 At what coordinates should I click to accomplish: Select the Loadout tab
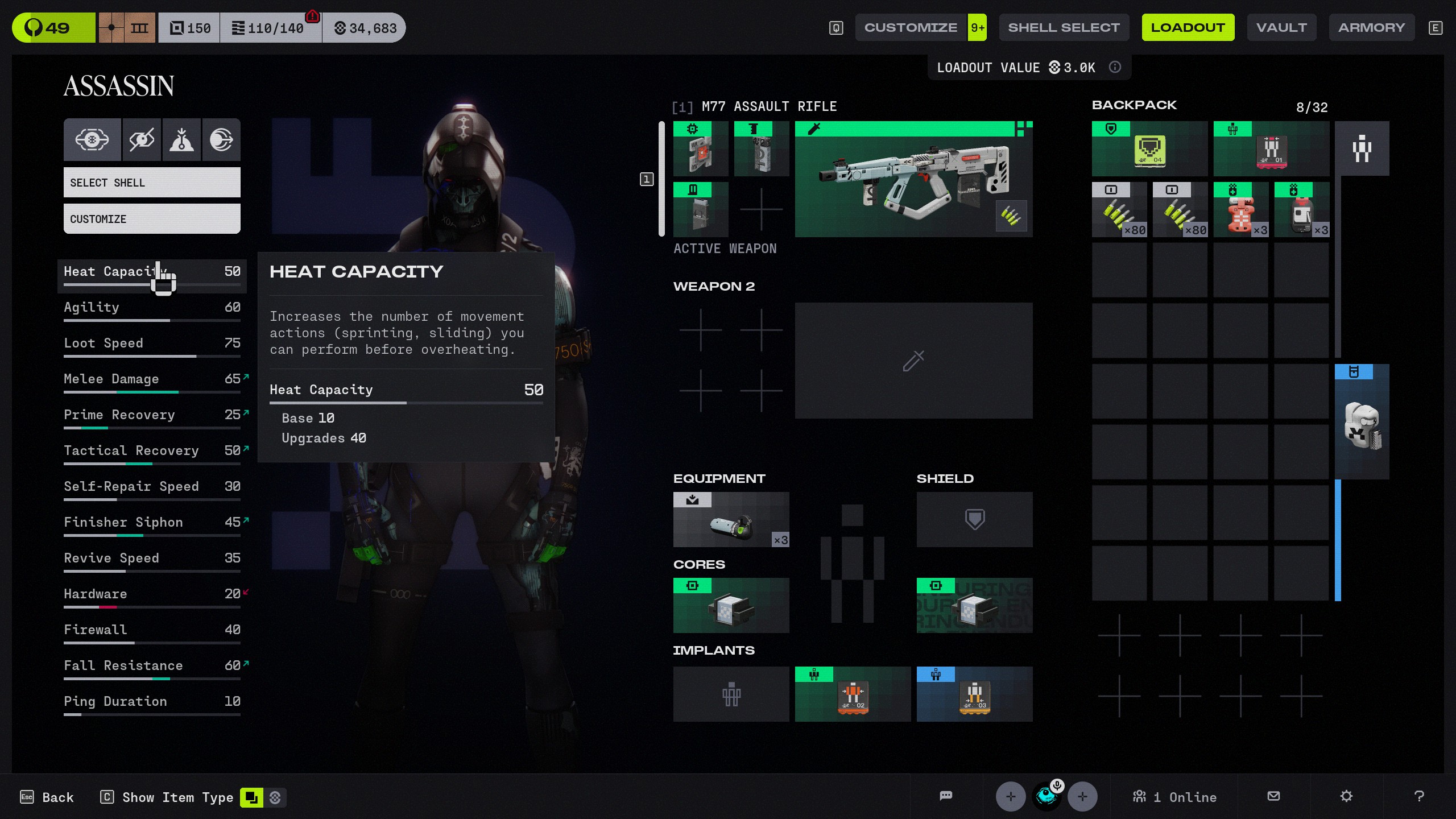(1188, 27)
